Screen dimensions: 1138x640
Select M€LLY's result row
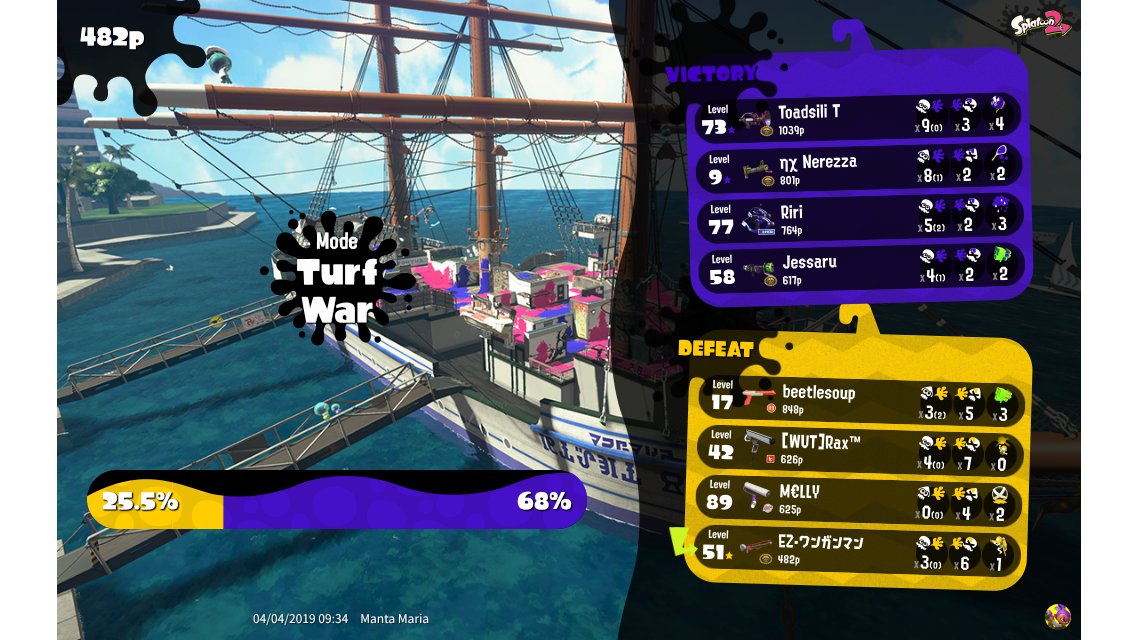(x=858, y=499)
